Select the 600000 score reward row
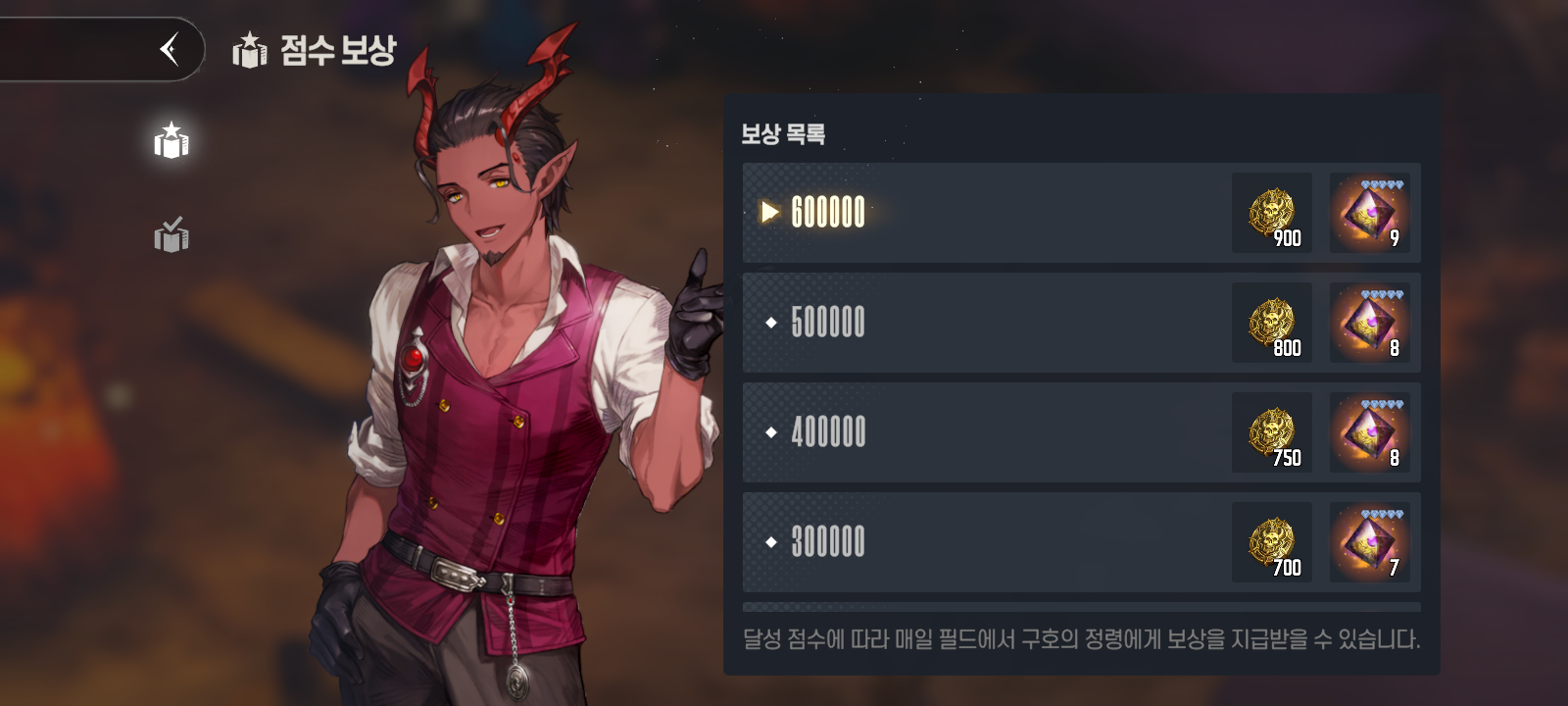The width and height of the screenshot is (1568, 706). pyautogui.click(x=980, y=213)
